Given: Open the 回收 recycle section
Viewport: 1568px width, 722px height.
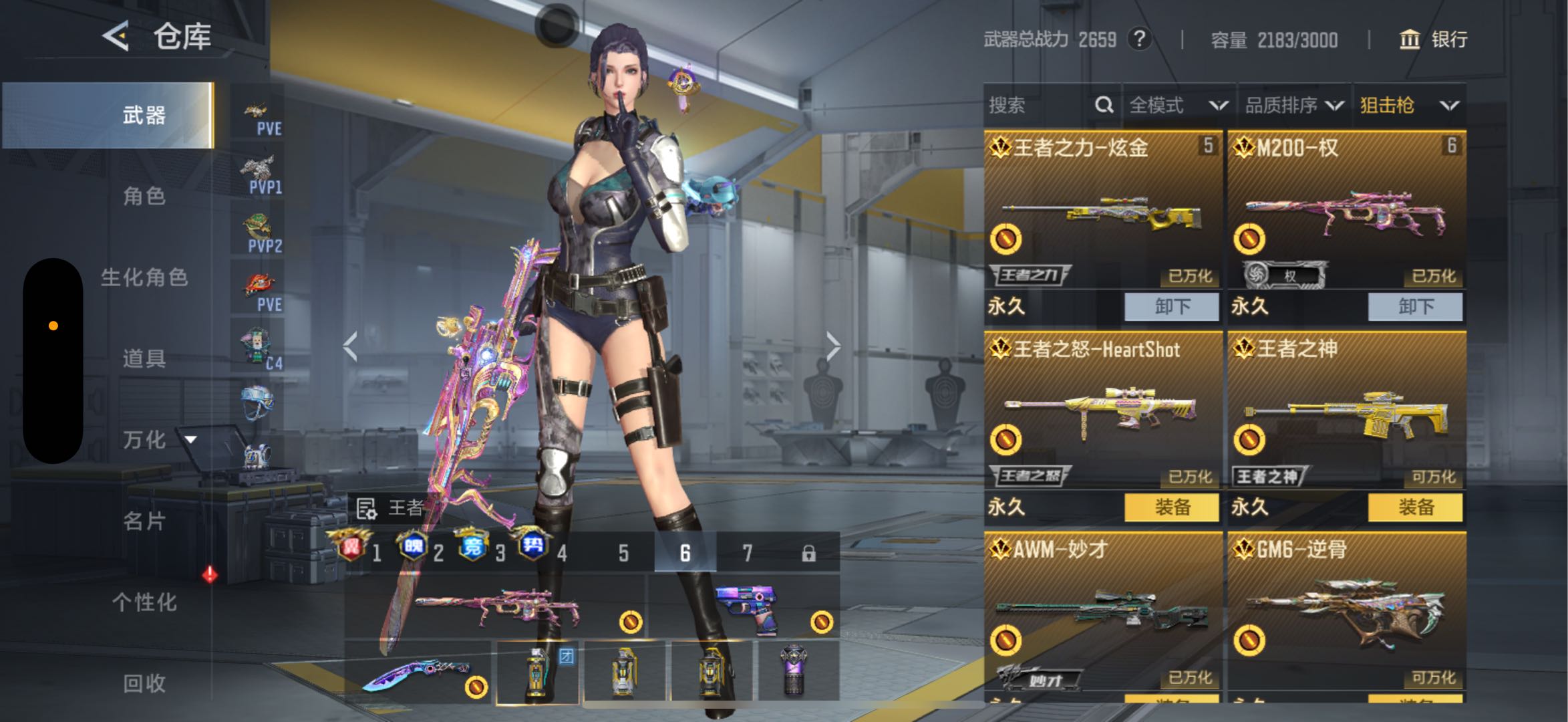Looking at the screenshot, I should (144, 683).
